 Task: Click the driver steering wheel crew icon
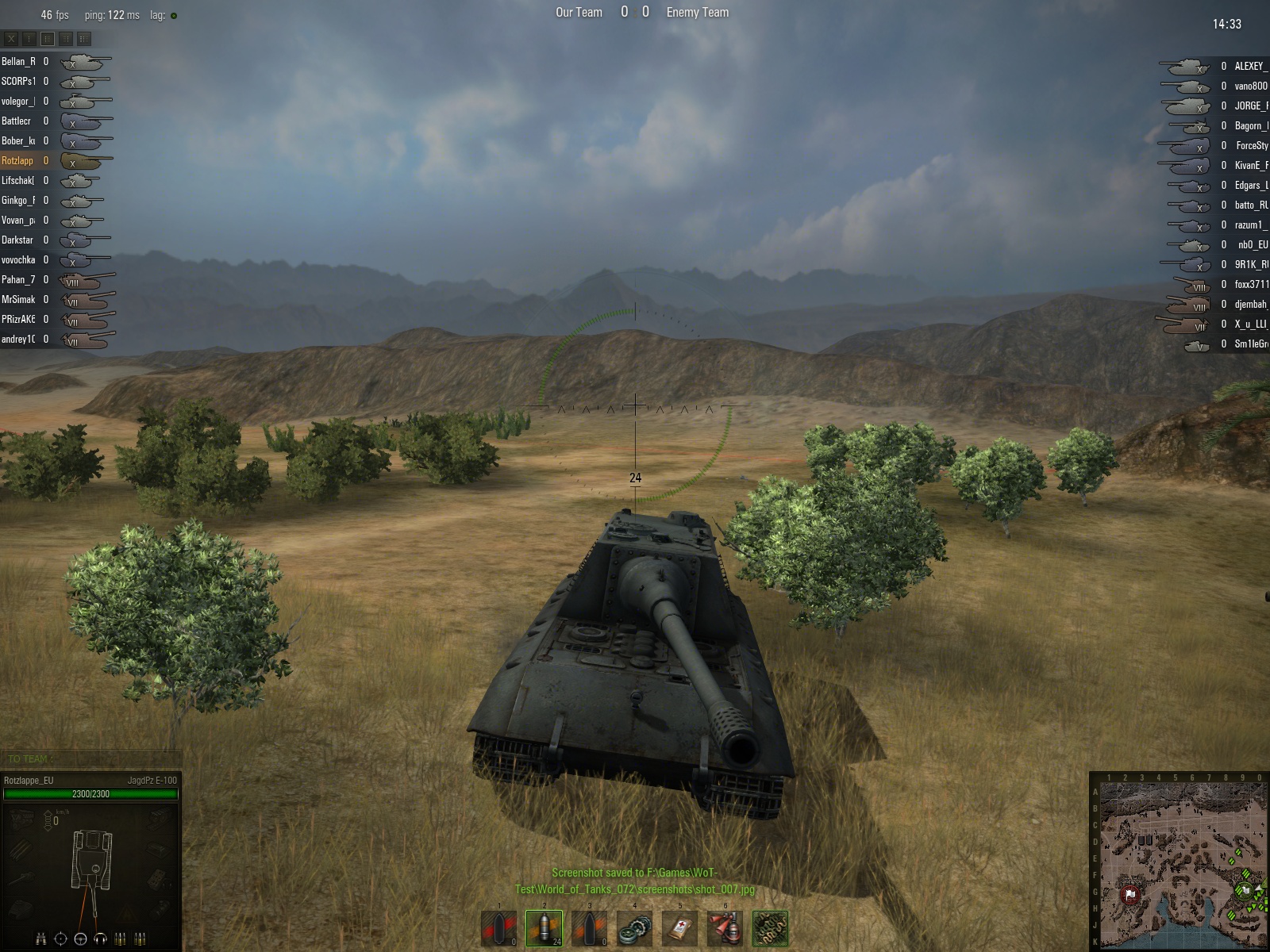tap(80, 939)
